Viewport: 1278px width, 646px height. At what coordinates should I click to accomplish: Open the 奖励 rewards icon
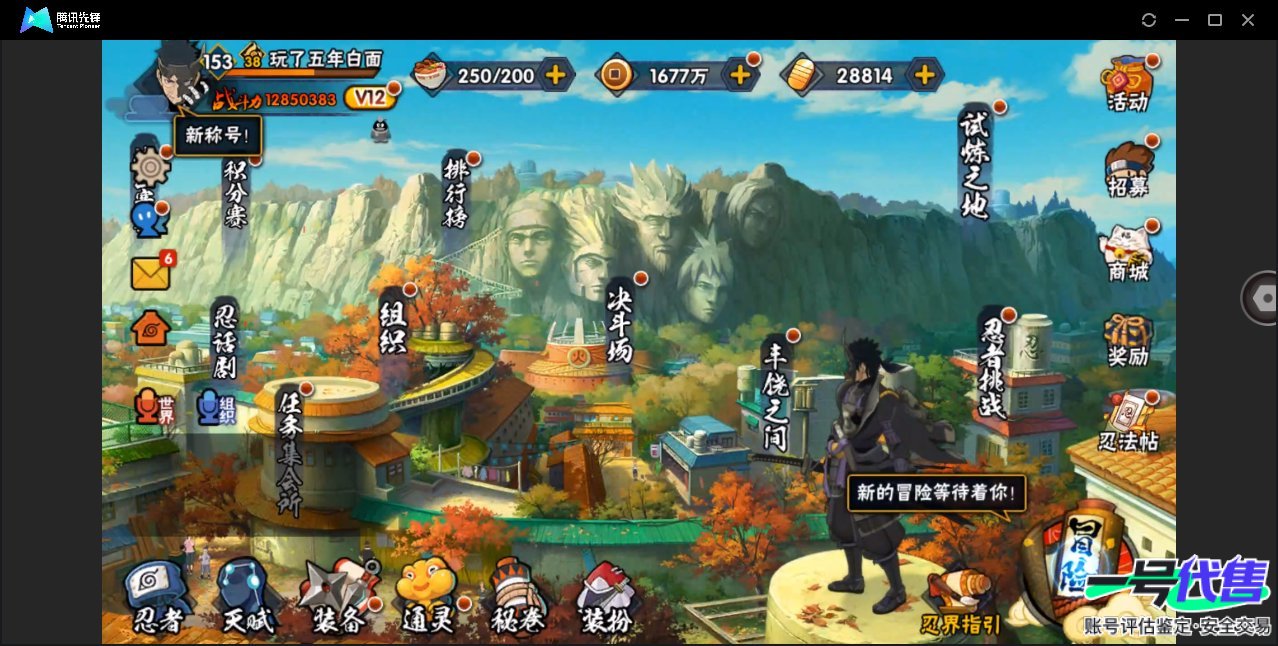pyautogui.click(x=1127, y=340)
